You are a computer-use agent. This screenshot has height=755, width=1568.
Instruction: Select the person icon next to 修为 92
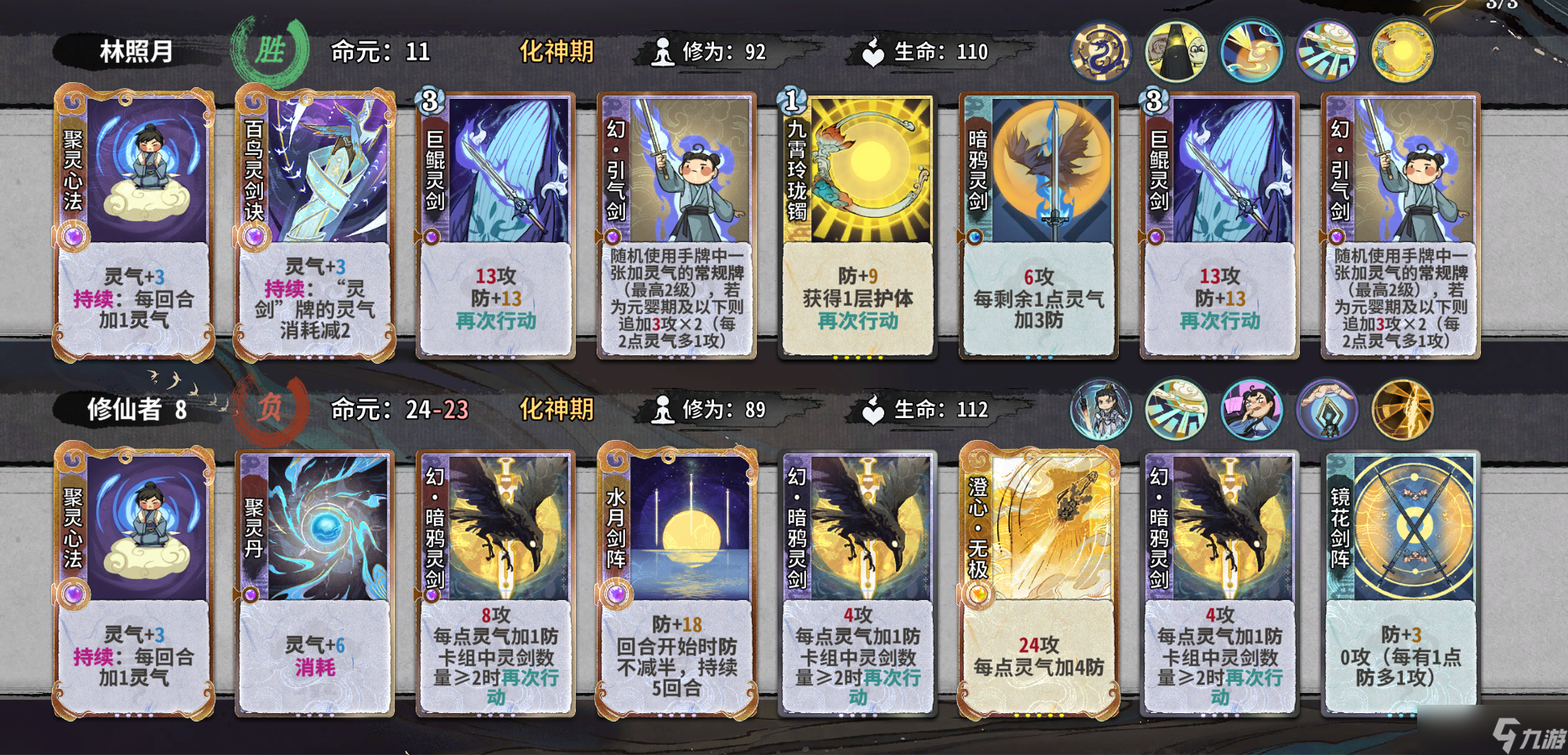[x=664, y=52]
